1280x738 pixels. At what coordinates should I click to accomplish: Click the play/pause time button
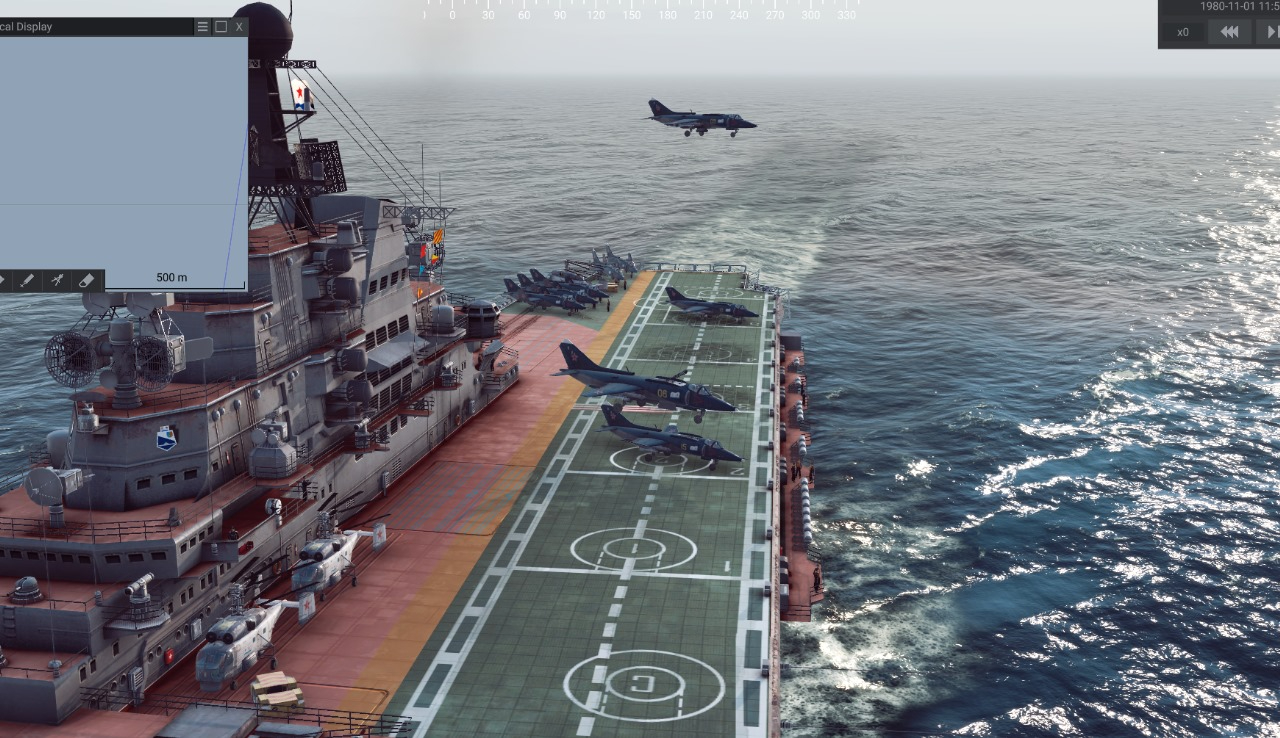coord(1270,32)
